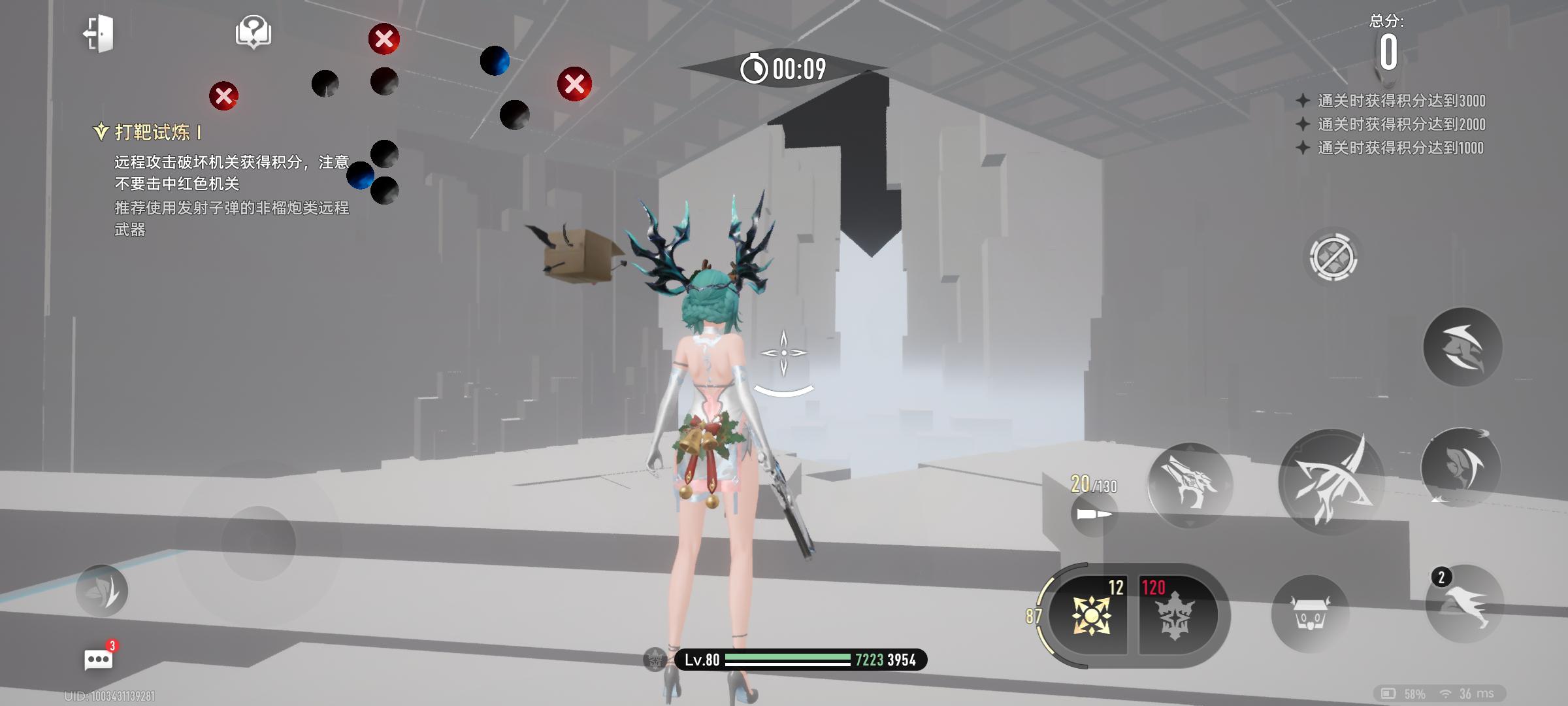The height and width of the screenshot is (706, 1568).
Task: Use the horned chest companion button
Action: 1310,614
